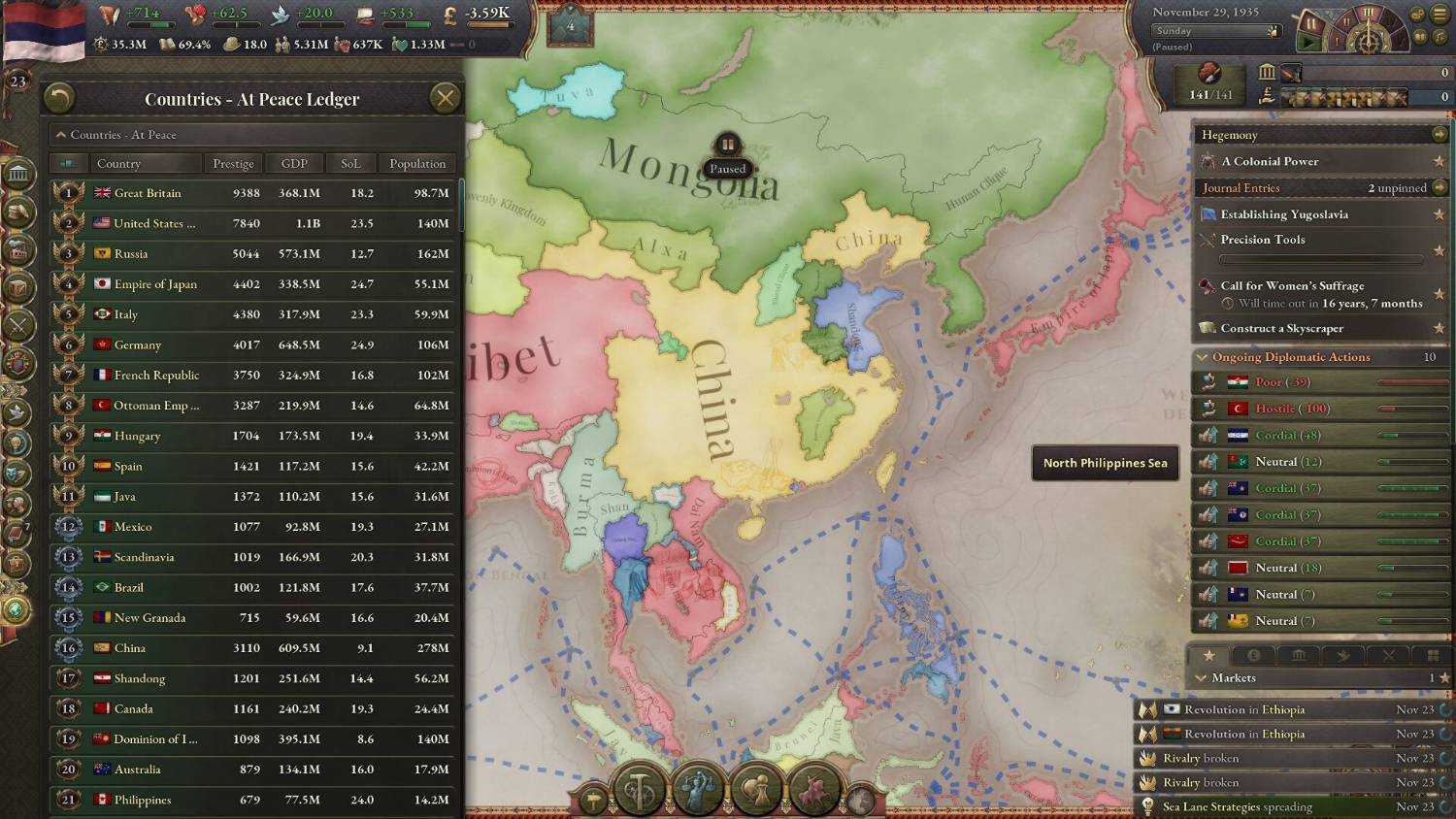1456x819 pixels.
Task: Go back from the ledger panel
Action: point(59,98)
